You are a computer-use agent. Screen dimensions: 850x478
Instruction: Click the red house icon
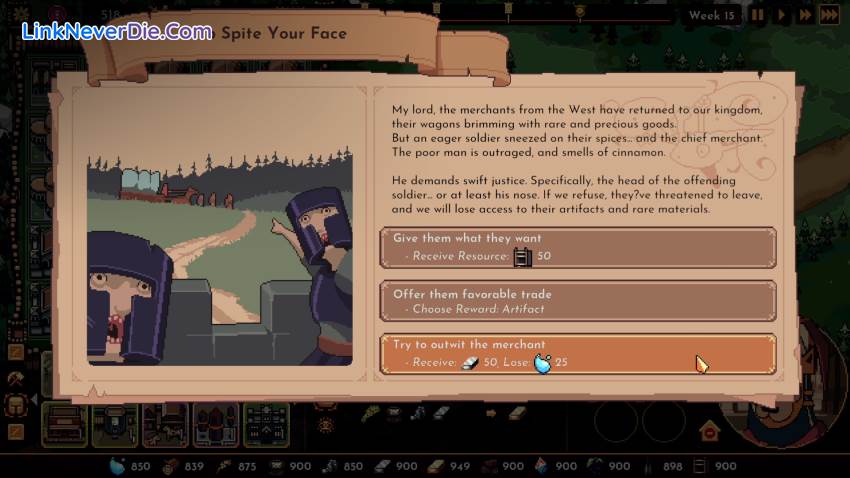pos(709,431)
